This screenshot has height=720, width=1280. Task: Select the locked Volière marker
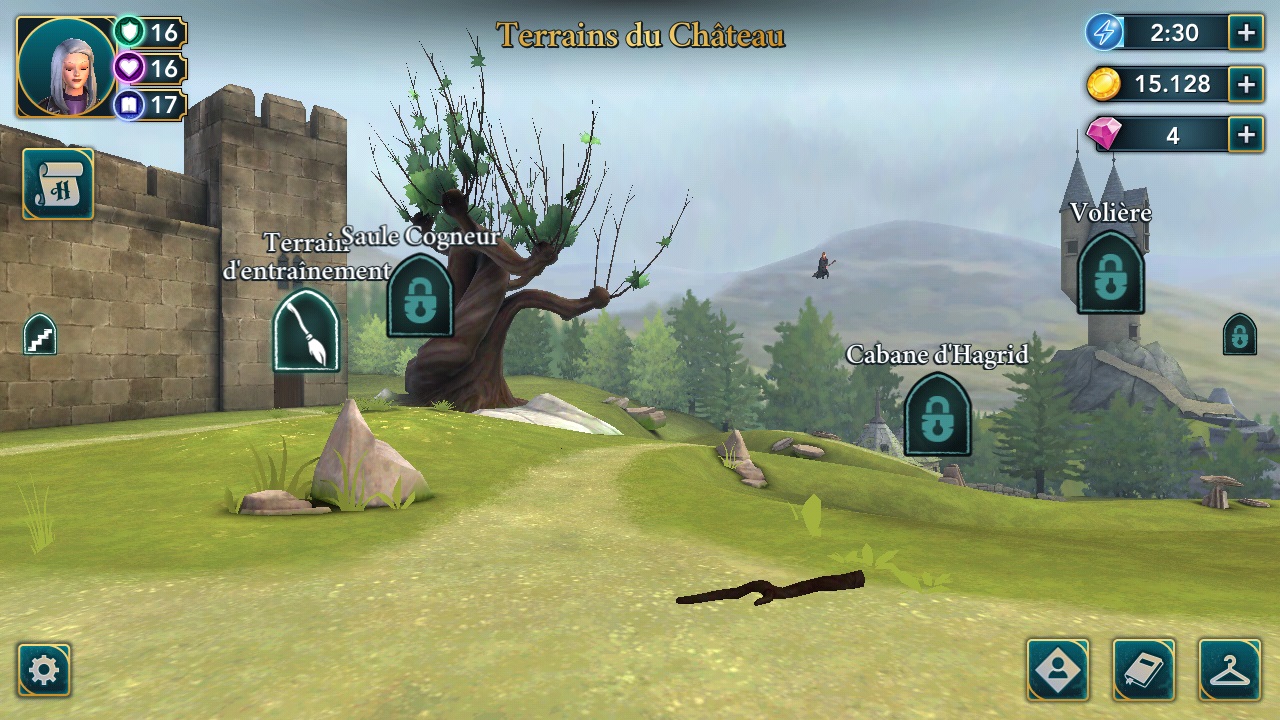pos(1110,273)
